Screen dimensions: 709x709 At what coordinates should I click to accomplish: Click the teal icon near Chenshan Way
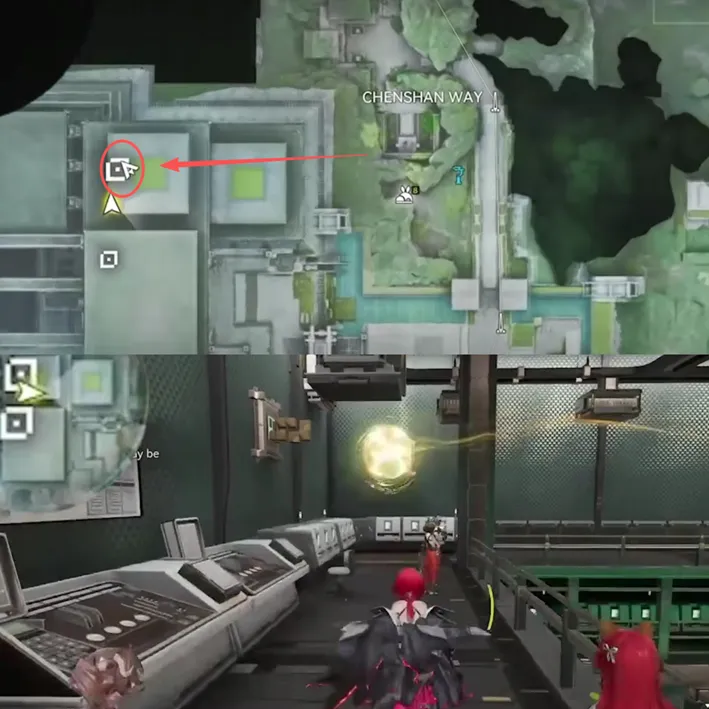(458, 175)
